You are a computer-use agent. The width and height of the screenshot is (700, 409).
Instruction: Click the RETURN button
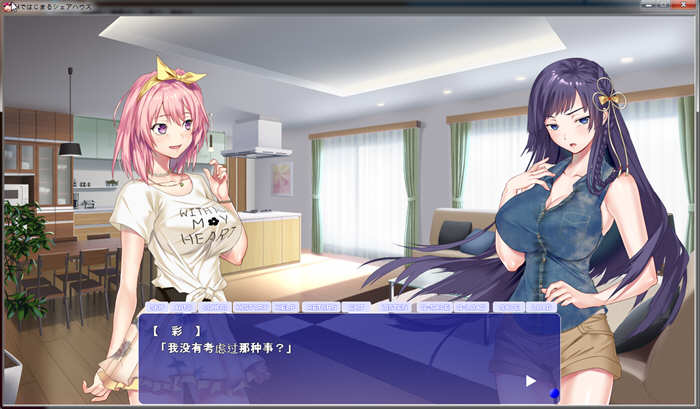point(320,307)
